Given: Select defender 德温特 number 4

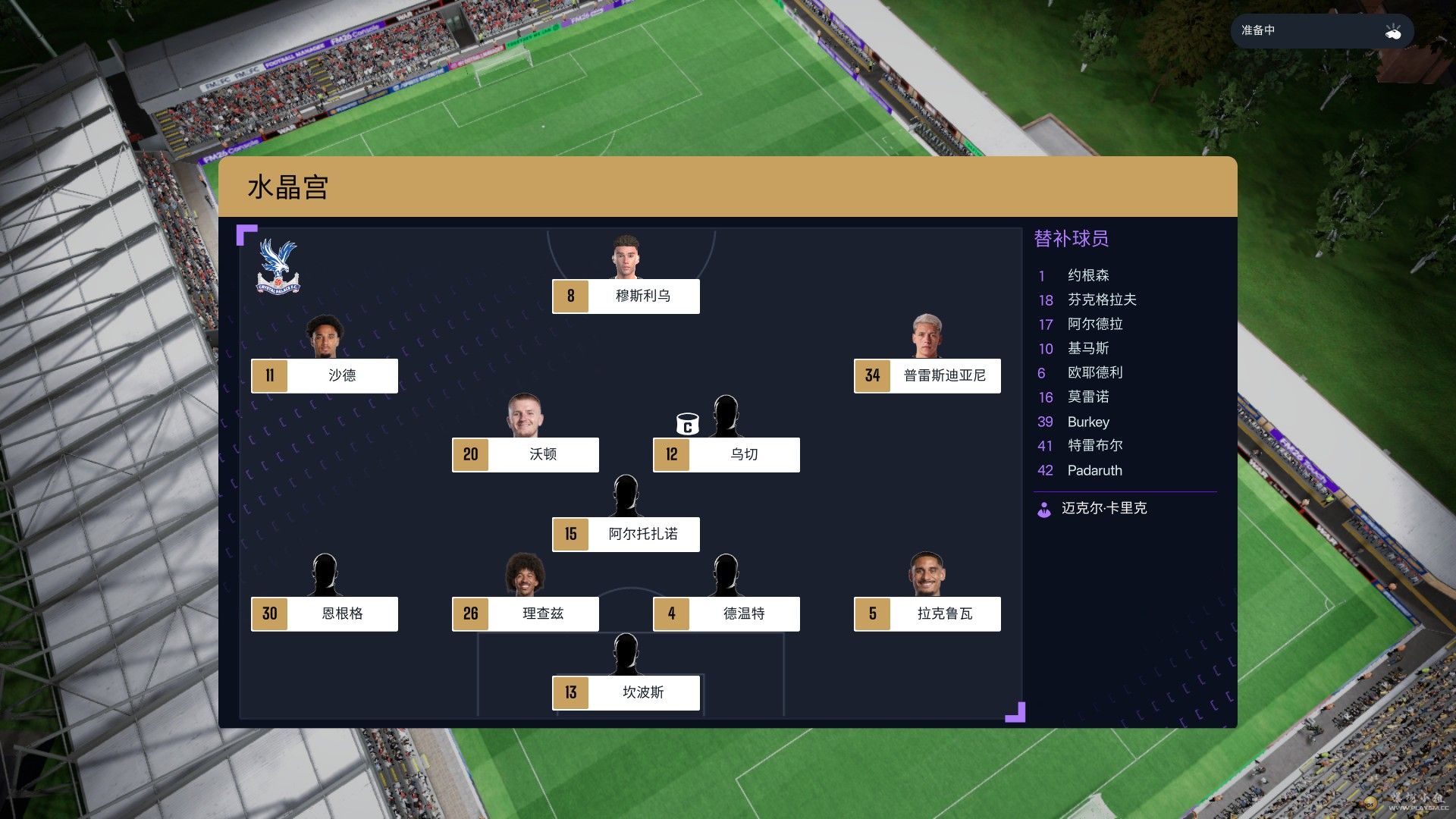Looking at the screenshot, I should point(726,613).
